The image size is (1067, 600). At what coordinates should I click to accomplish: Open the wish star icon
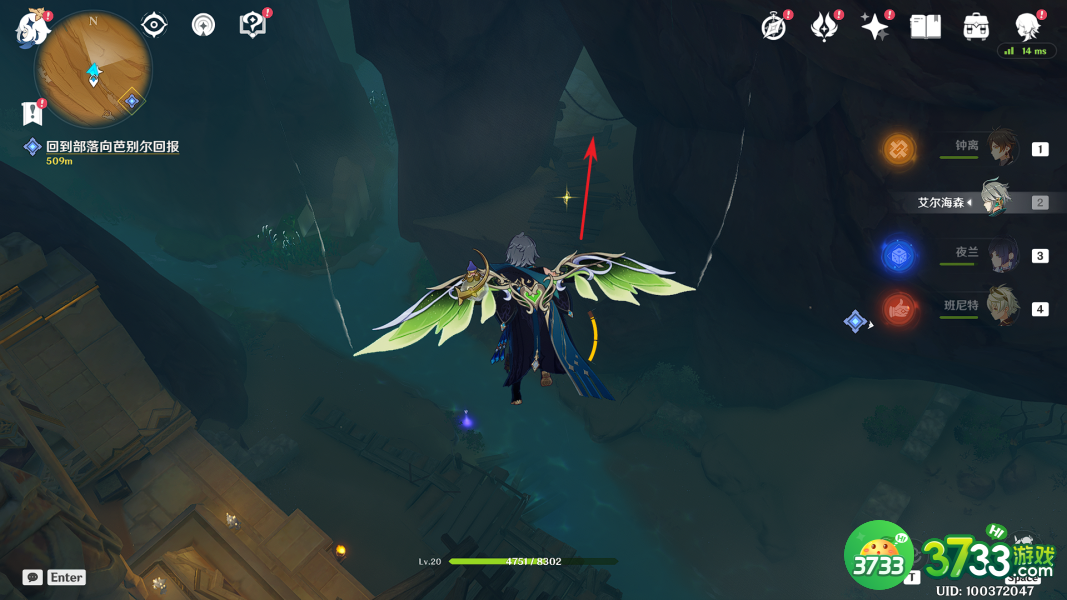tap(875, 27)
